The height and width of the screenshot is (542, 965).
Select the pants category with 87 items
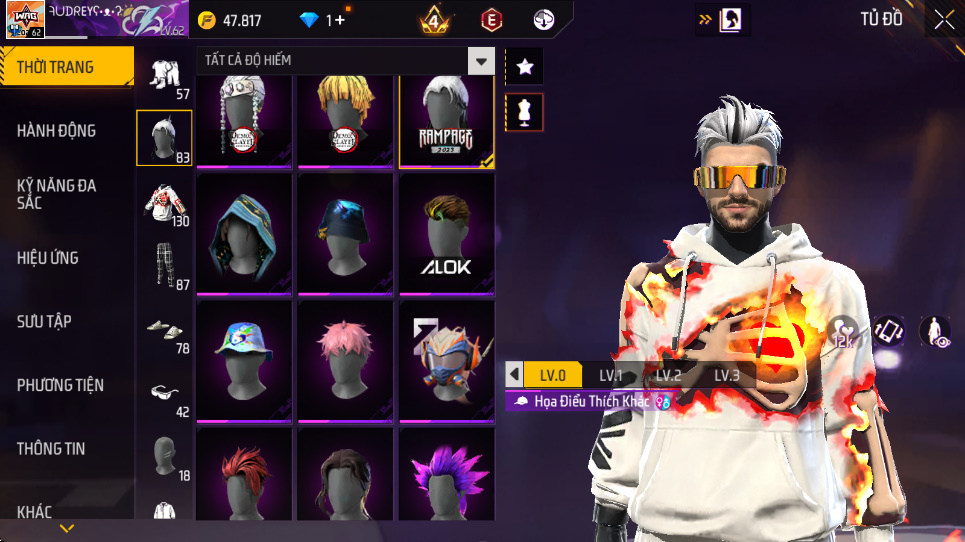[x=164, y=268]
